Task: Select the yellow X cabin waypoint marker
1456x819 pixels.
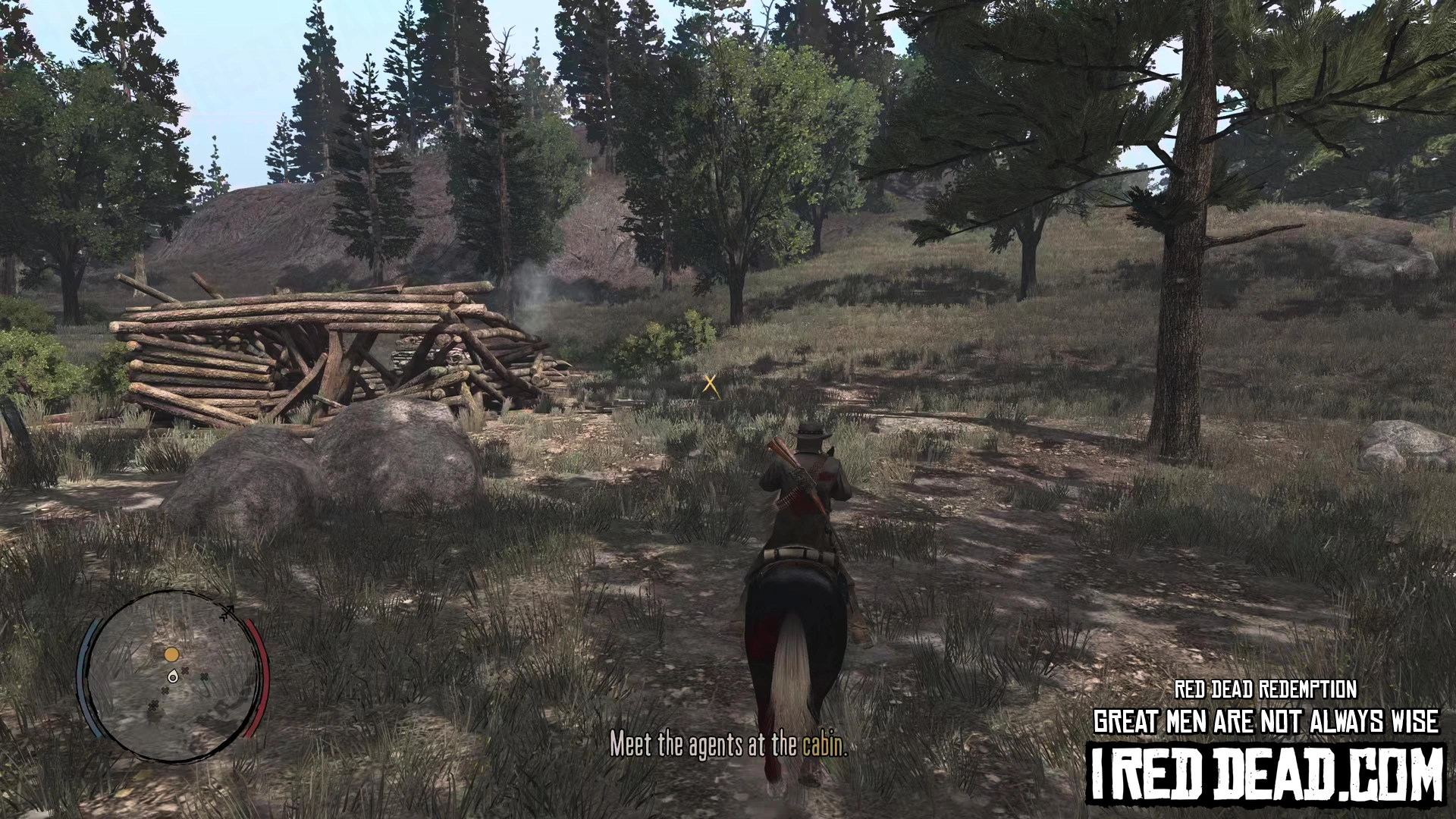Action: click(x=711, y=384)
